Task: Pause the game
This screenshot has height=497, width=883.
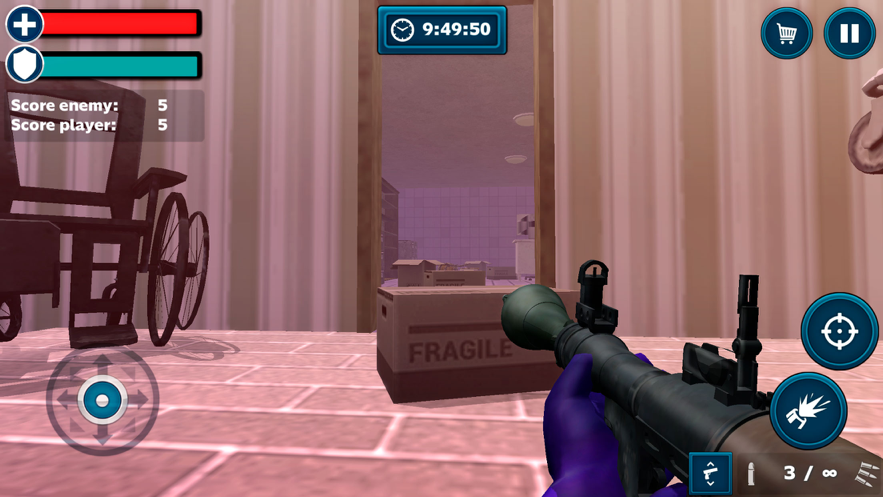Action: 849,33
